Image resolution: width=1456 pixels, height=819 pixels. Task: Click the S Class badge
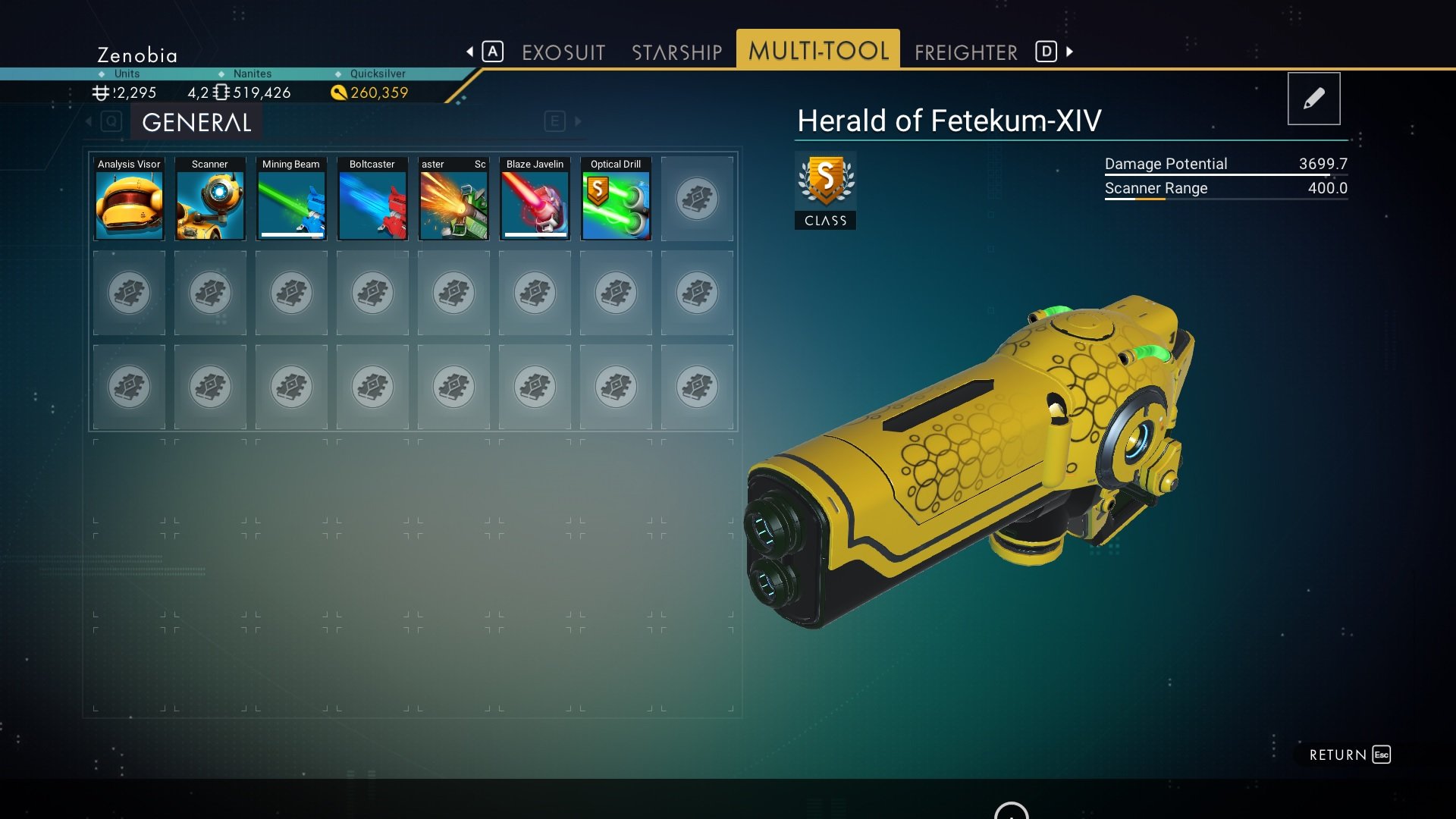click(x=825, y=190)
